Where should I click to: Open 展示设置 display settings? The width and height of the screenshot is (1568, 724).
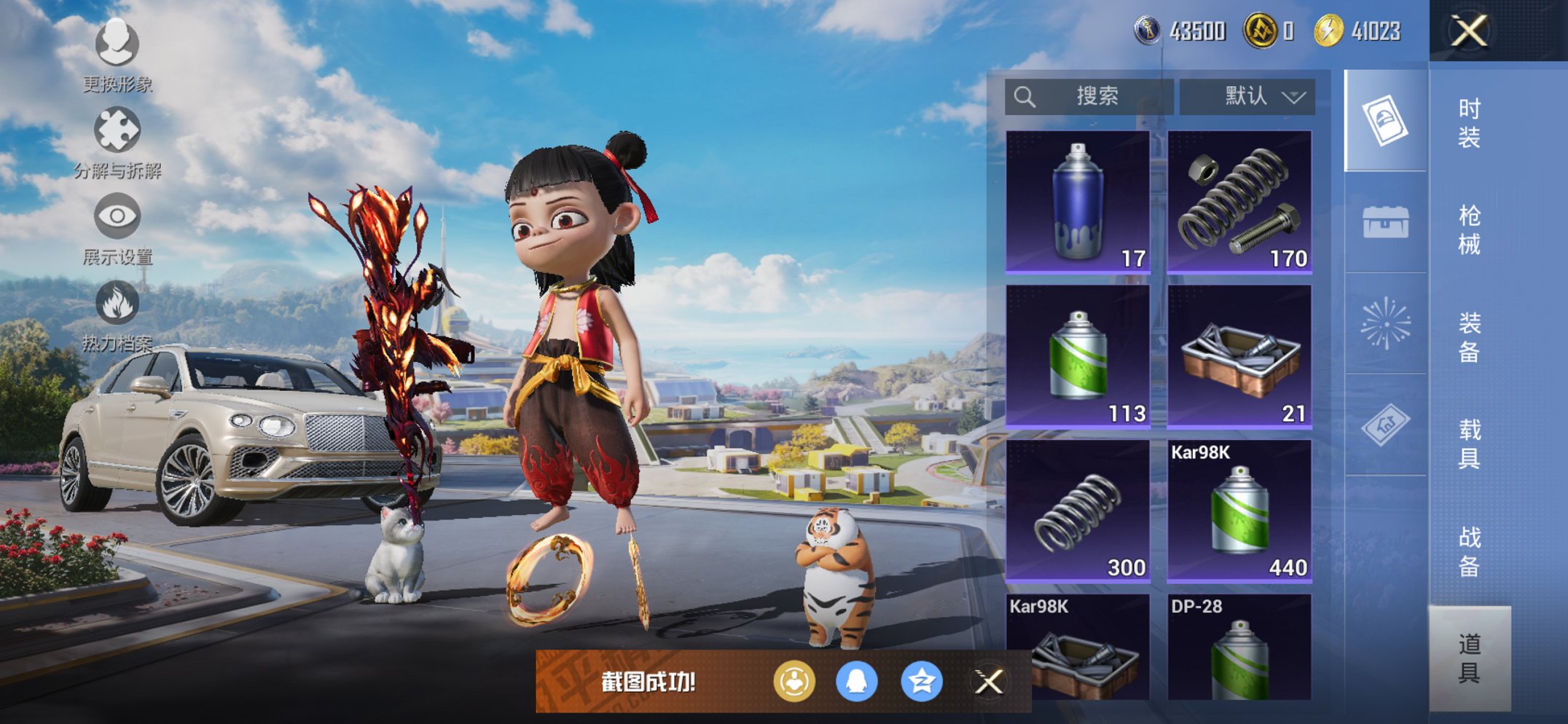pyautogui.click(x=117, y=227)
